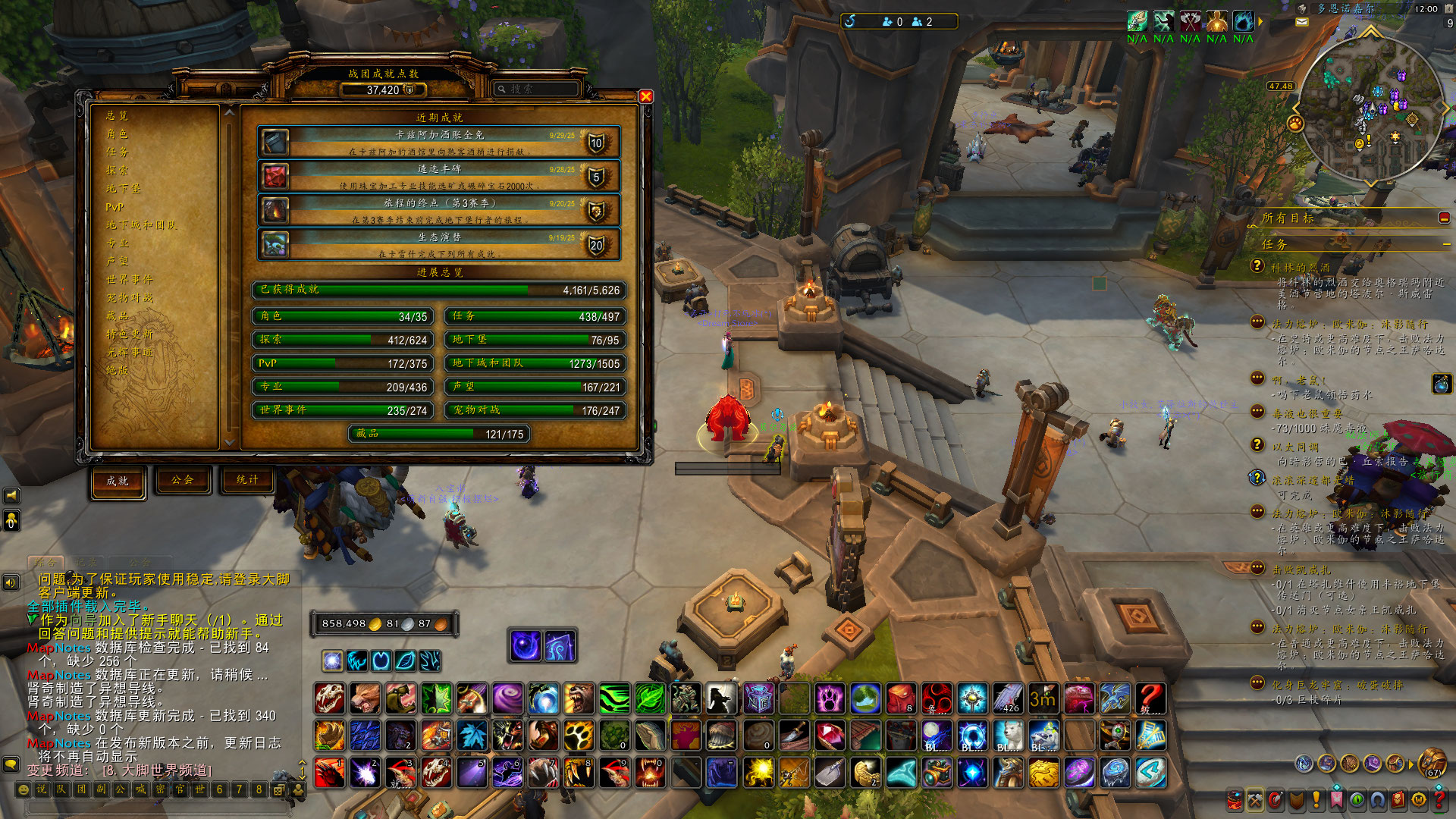Viewport: 1456px width, 819px height.
Task: Select the recent achievement 生态演替
Action: click(x=439, y=244)
